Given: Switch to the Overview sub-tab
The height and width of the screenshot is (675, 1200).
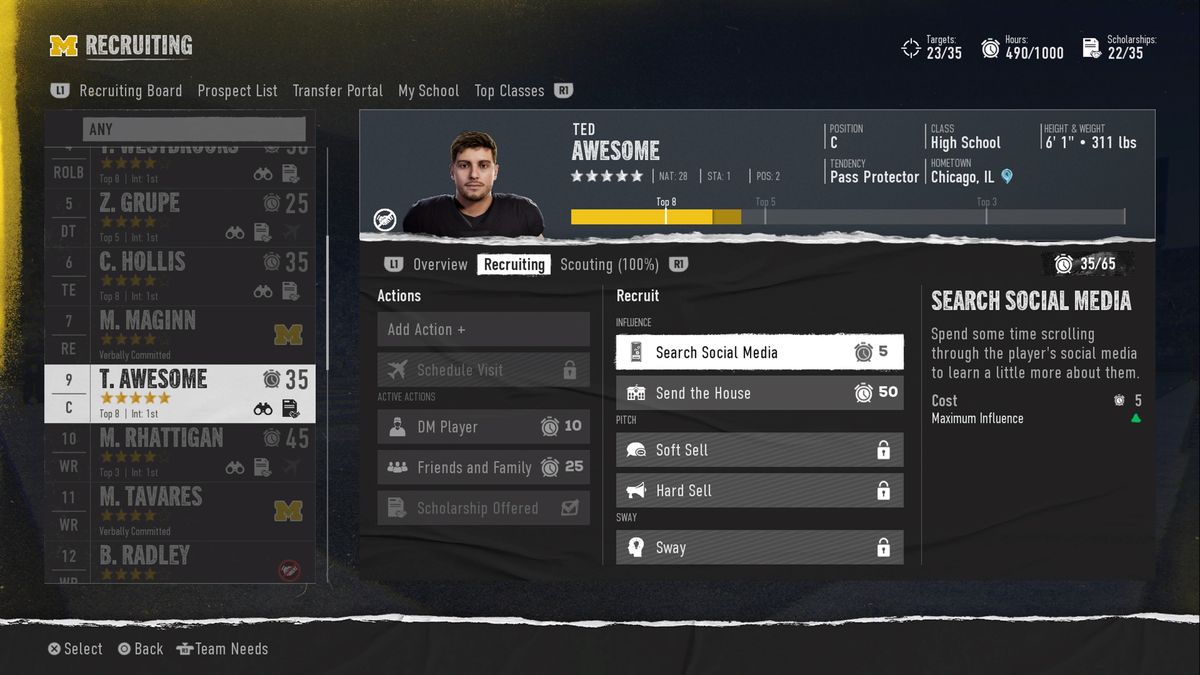Looking at the screenshot, I should 440,265.
